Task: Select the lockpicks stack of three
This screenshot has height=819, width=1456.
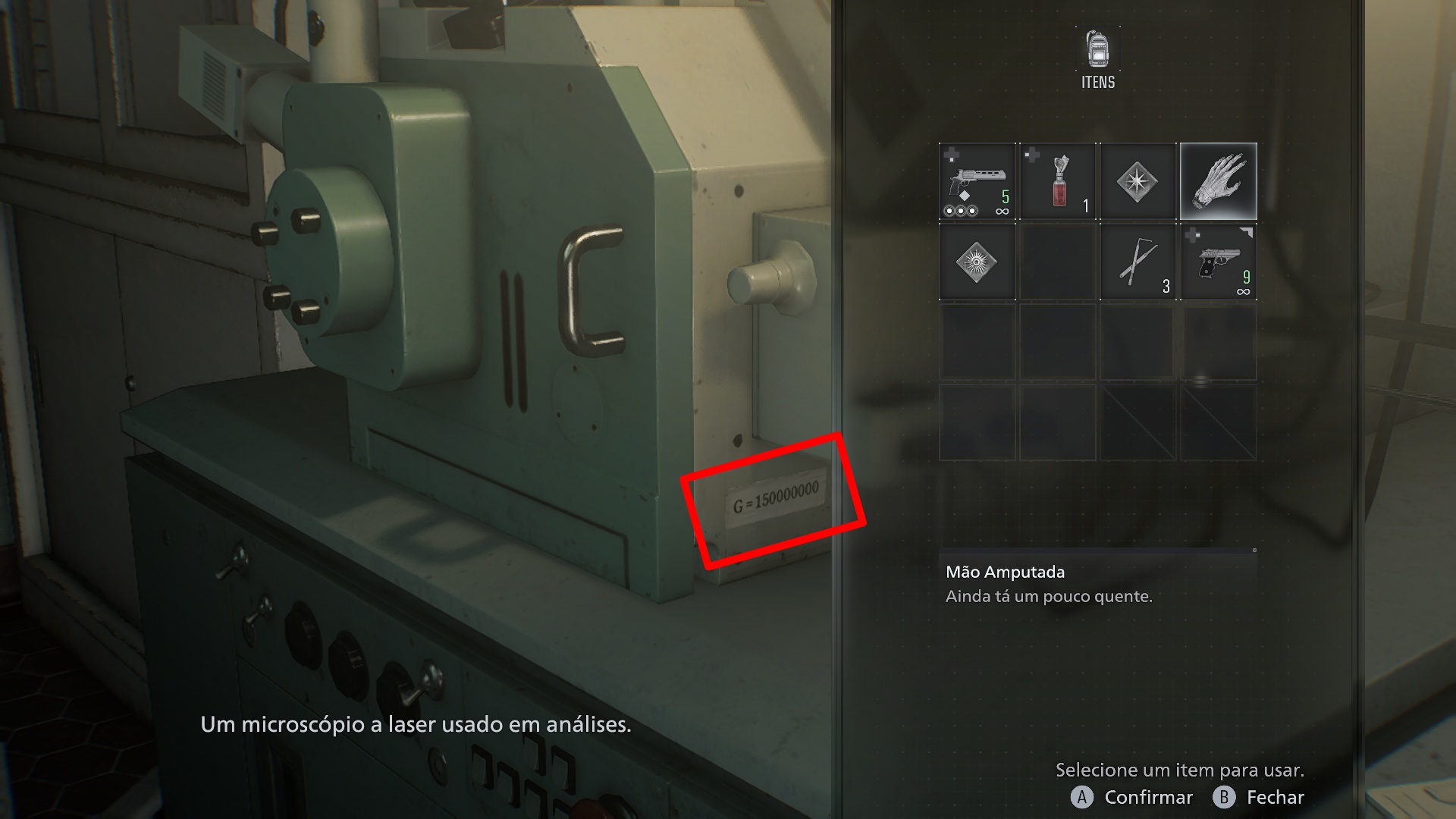Action: (x=1137, y=262)
